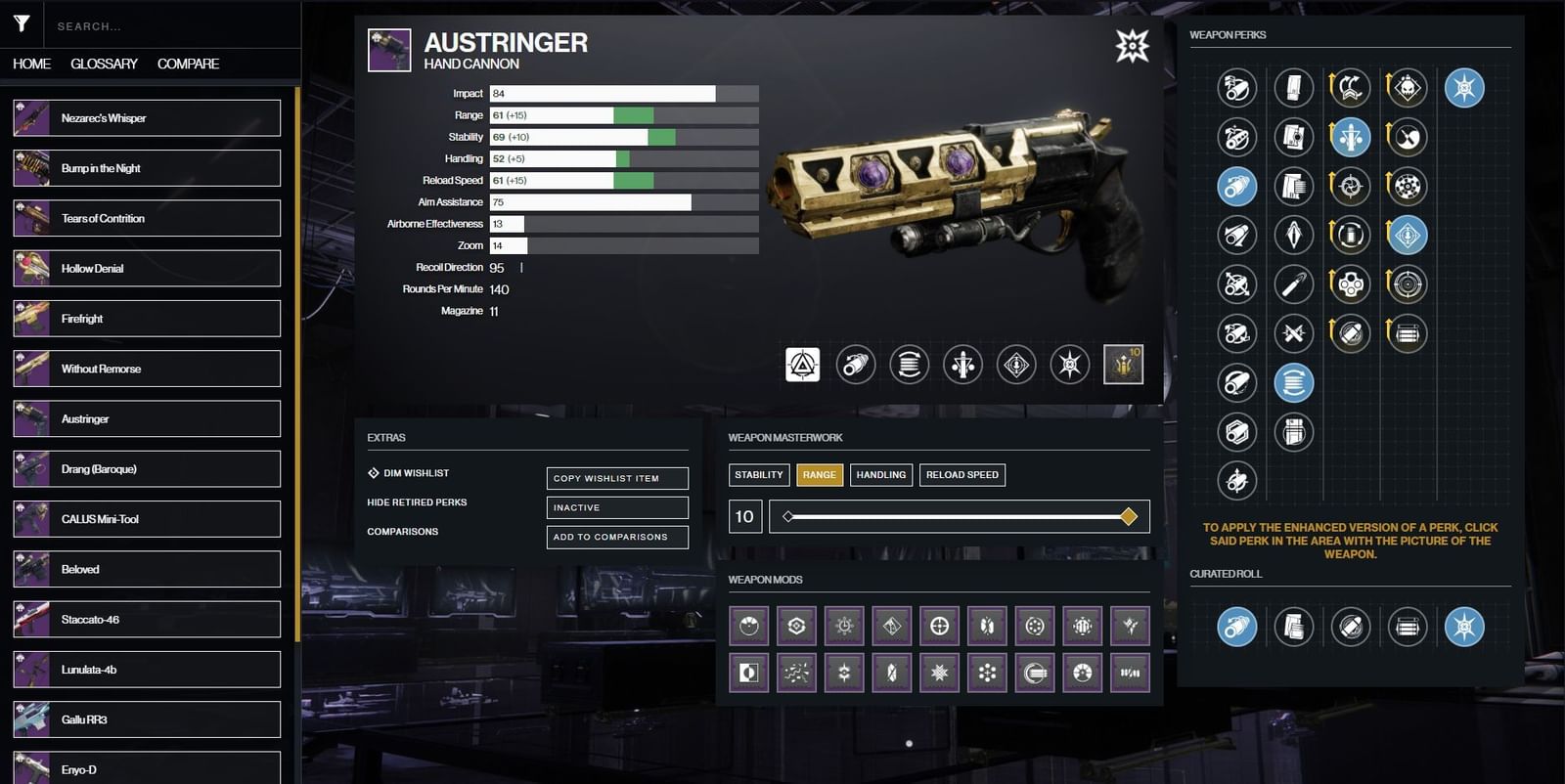
Task: Click the coiled-spring perk icon under the weapon image
Action: (909, 363)
